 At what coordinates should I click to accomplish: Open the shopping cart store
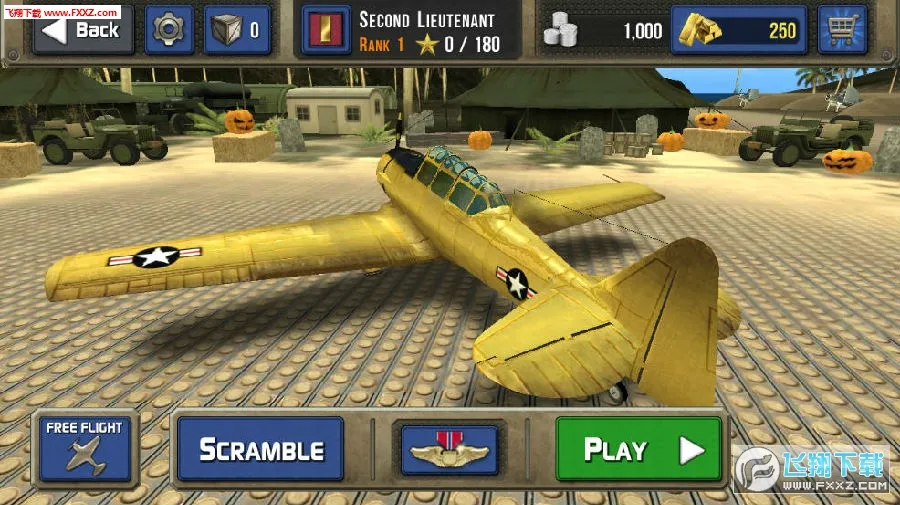tap(842, 30)
